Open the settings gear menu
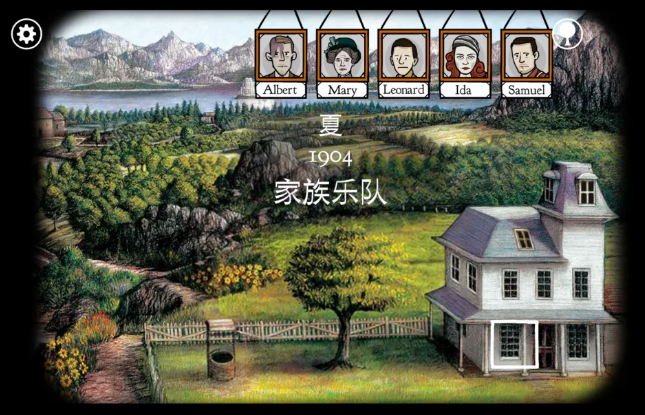This screenshot has height=415, width=645. pos(26,34)
